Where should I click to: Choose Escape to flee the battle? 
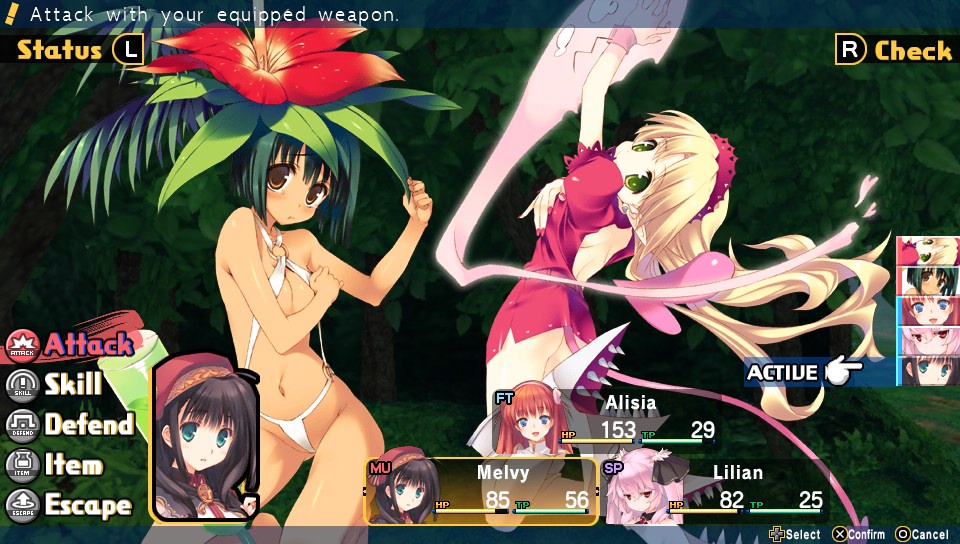pos(70,506)
